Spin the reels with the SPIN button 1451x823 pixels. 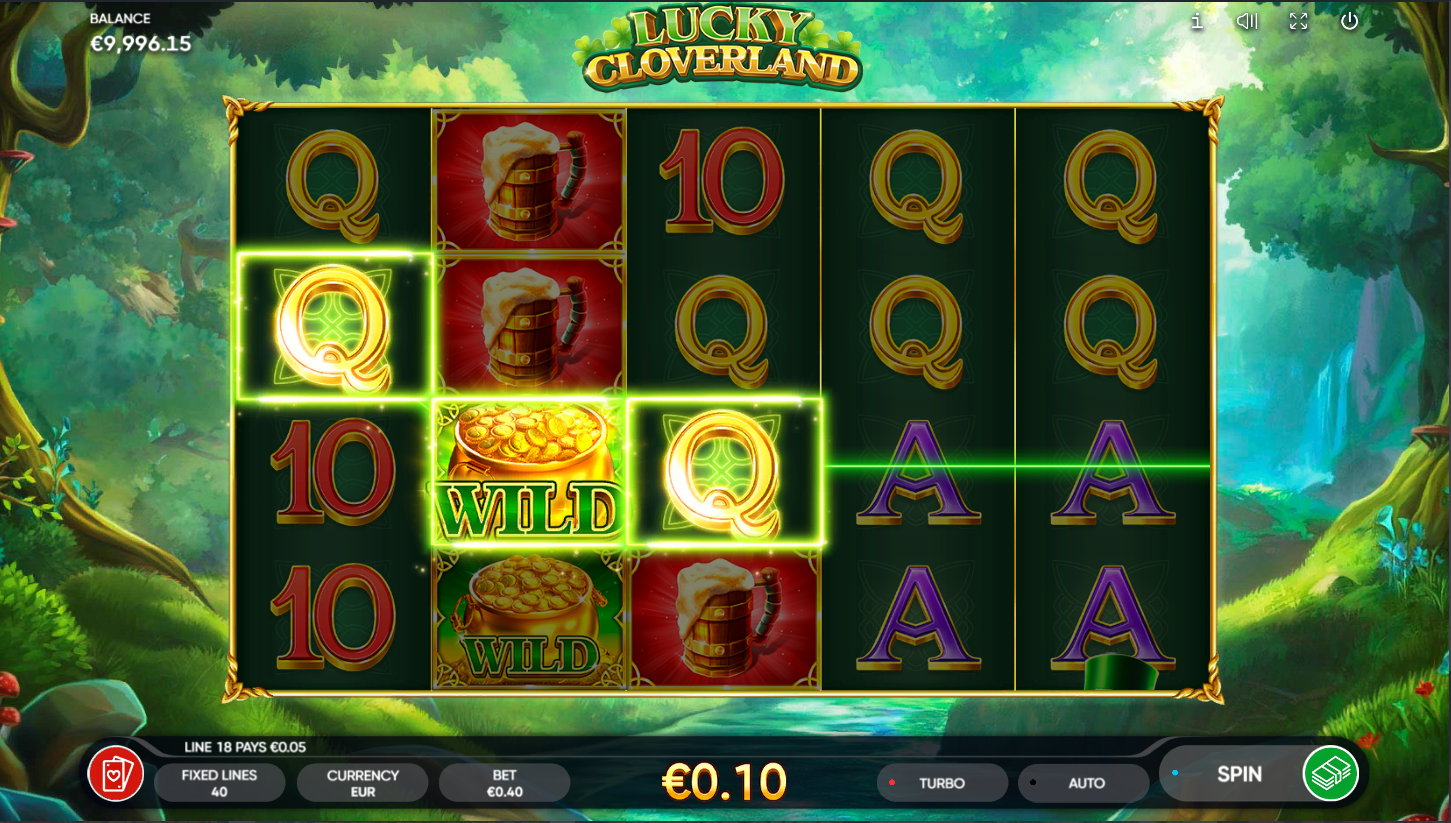coord(1238,774)
